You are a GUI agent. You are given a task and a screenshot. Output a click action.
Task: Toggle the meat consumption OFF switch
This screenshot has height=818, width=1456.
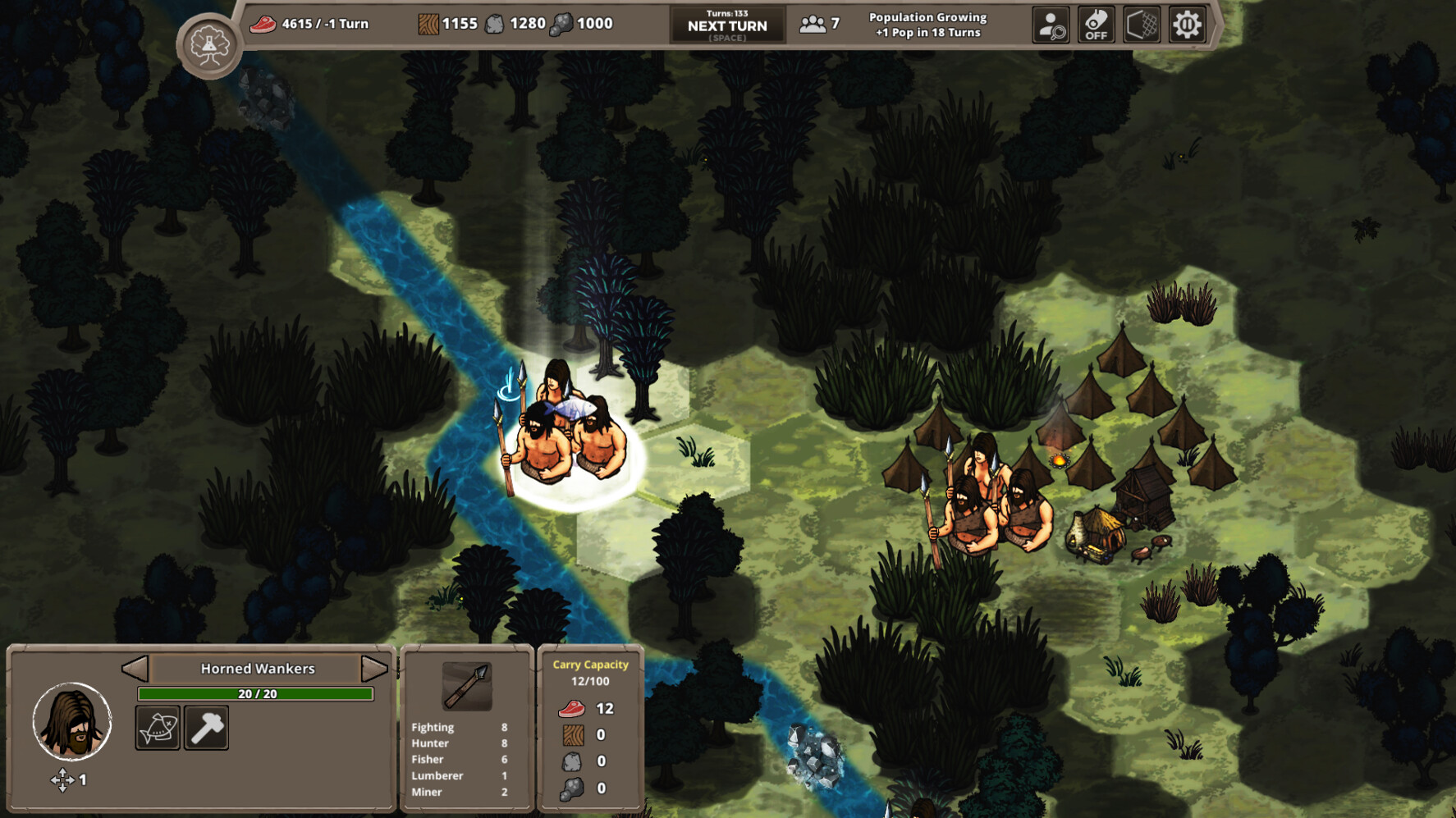(1097, 25)
